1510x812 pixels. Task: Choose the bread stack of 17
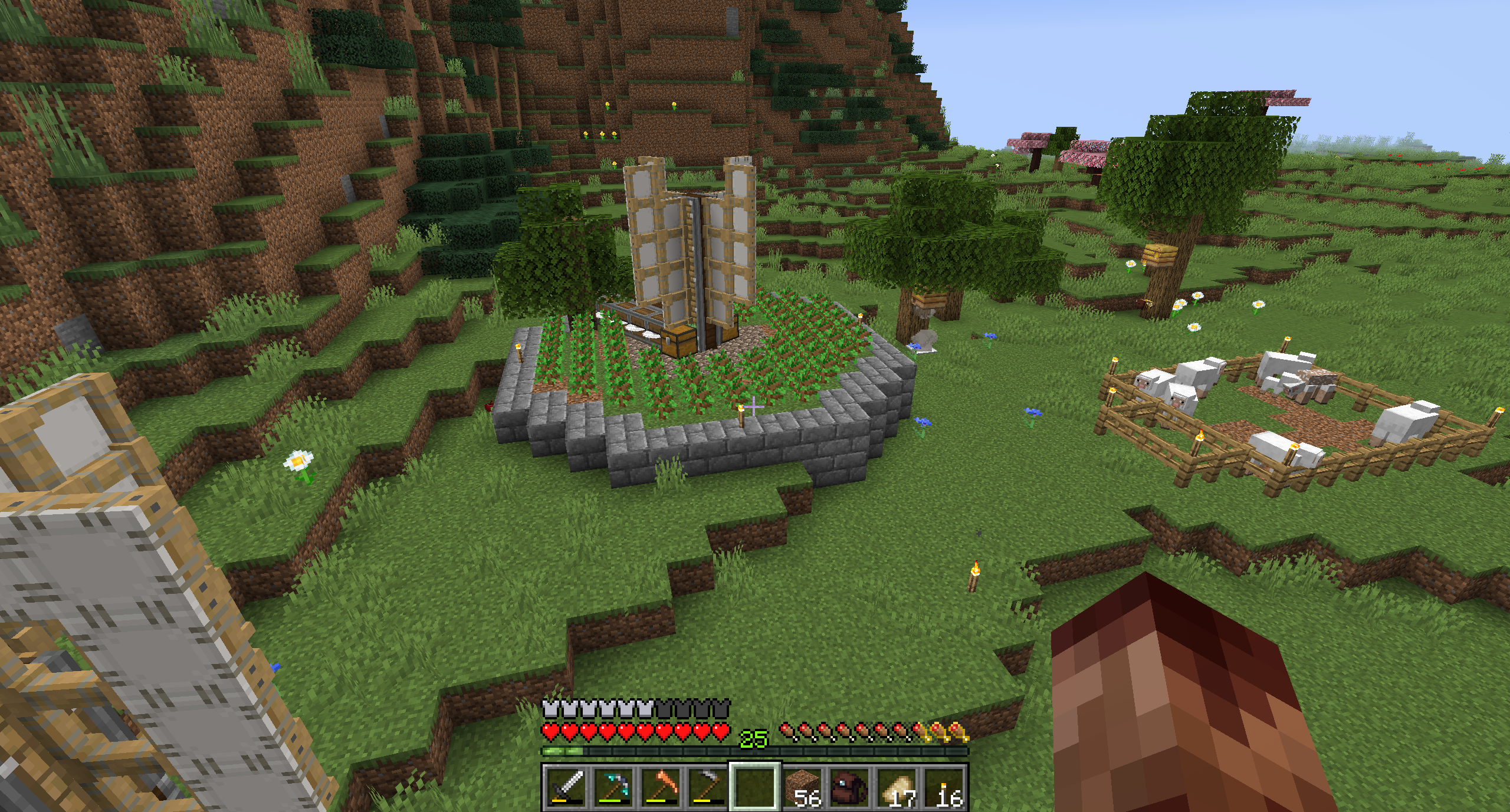click(897, 787)
